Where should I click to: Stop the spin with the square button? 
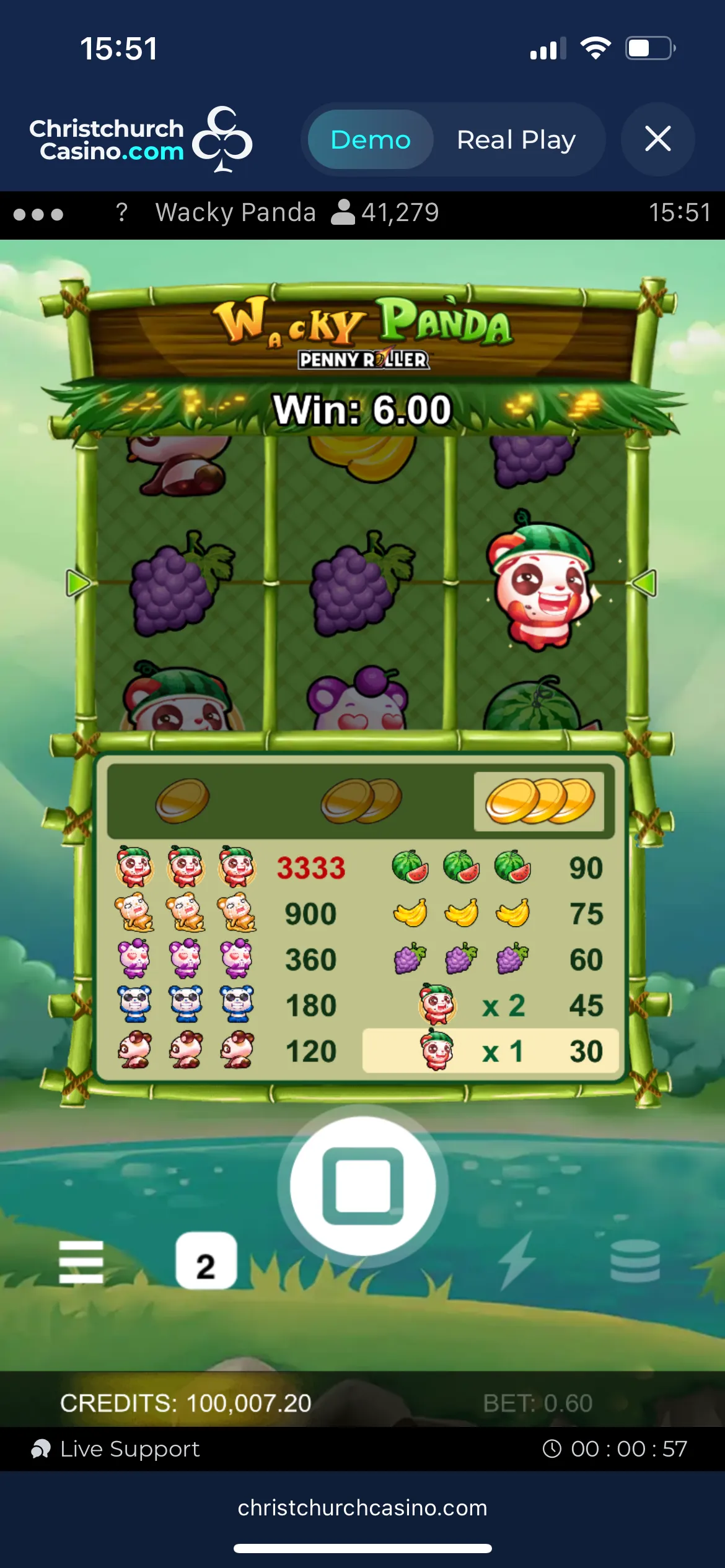[x=363, y=1185]
